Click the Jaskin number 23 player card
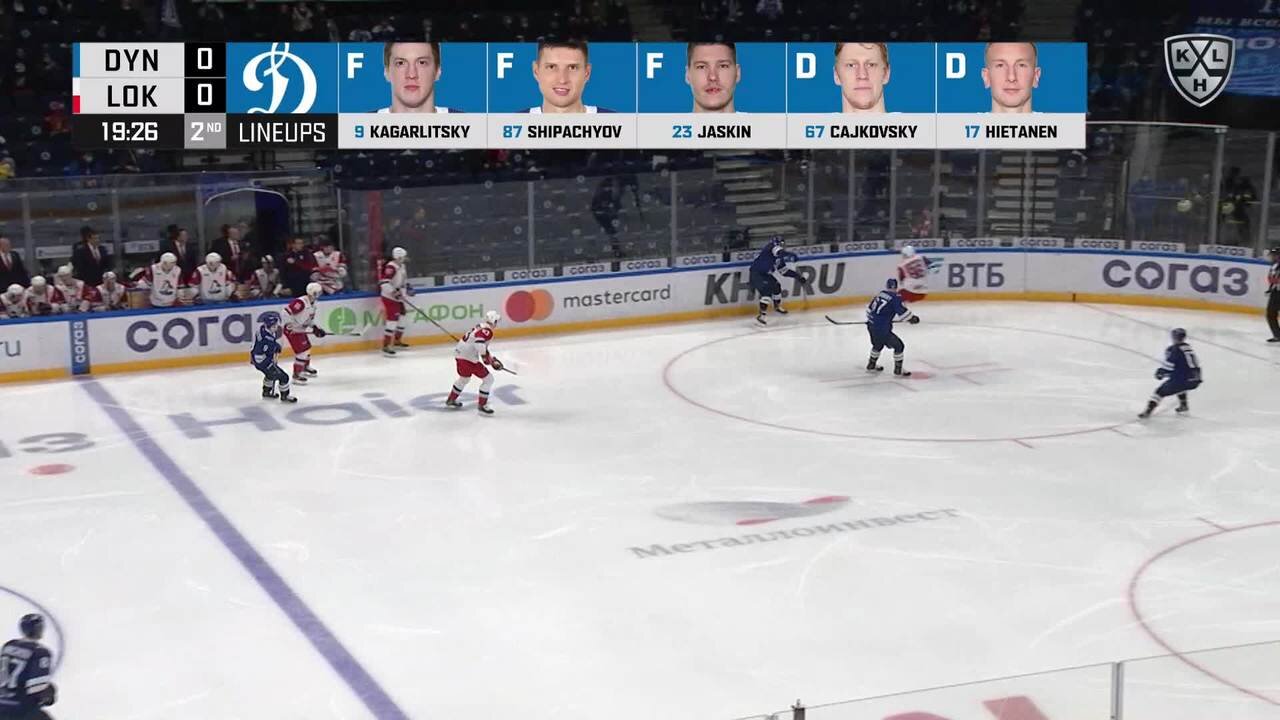This screenshot has width=1280, height=720. pos(711,95)
